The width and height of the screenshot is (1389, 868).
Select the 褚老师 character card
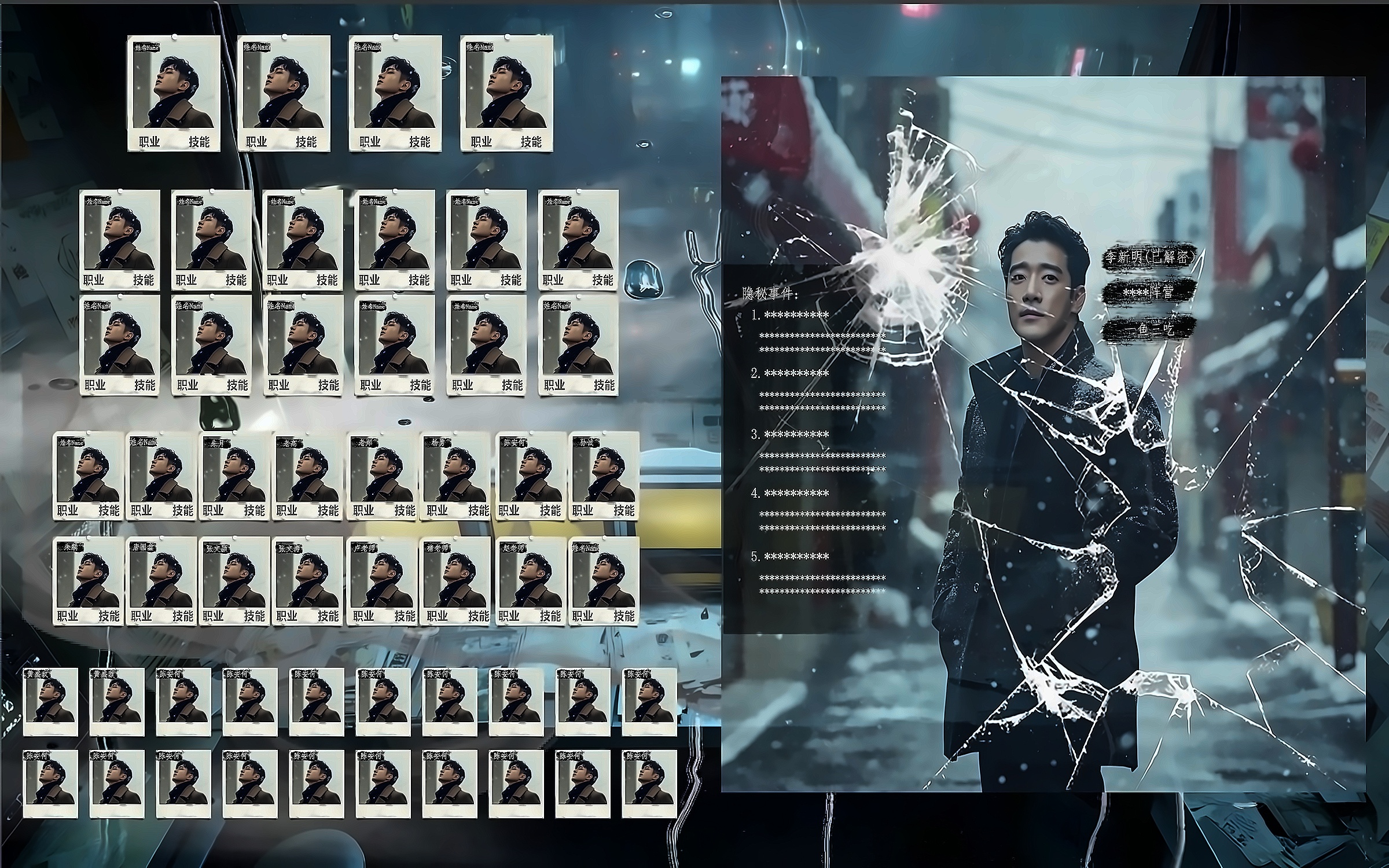tap(454, 580)
